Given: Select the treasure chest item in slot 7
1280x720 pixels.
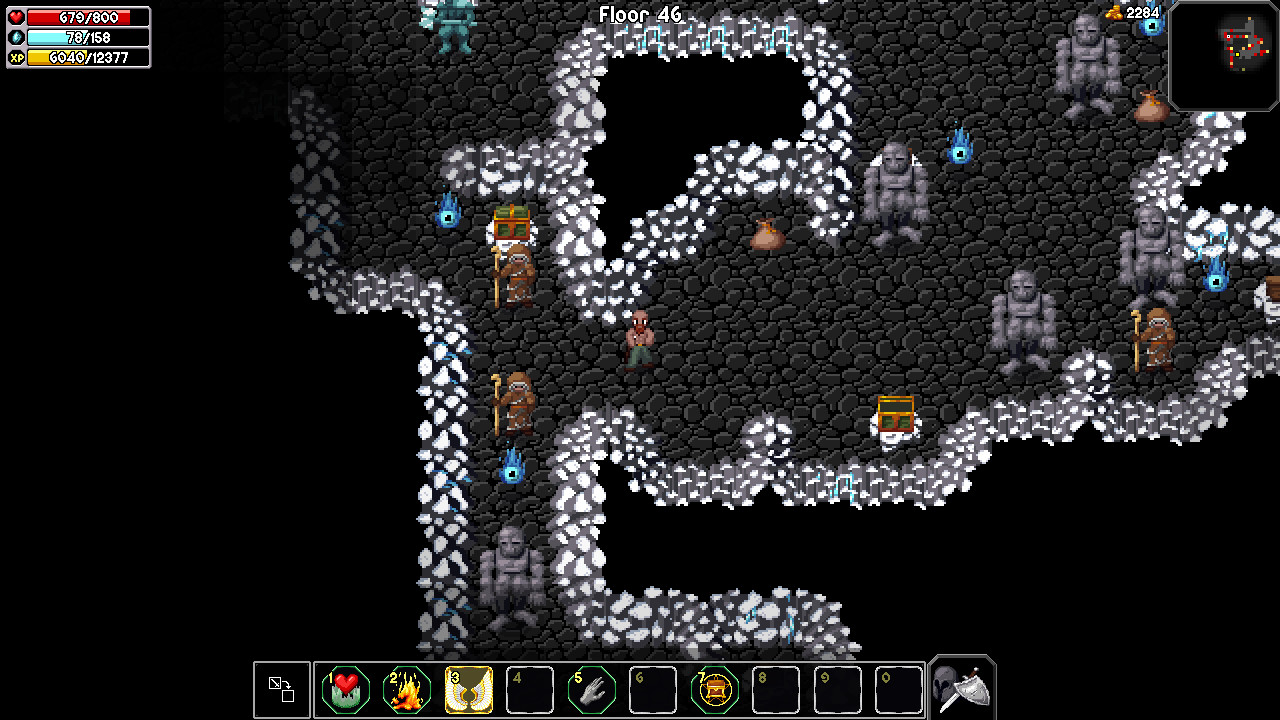Looking at the screenshot, I should pyautogui.click(x=714, y=688).
